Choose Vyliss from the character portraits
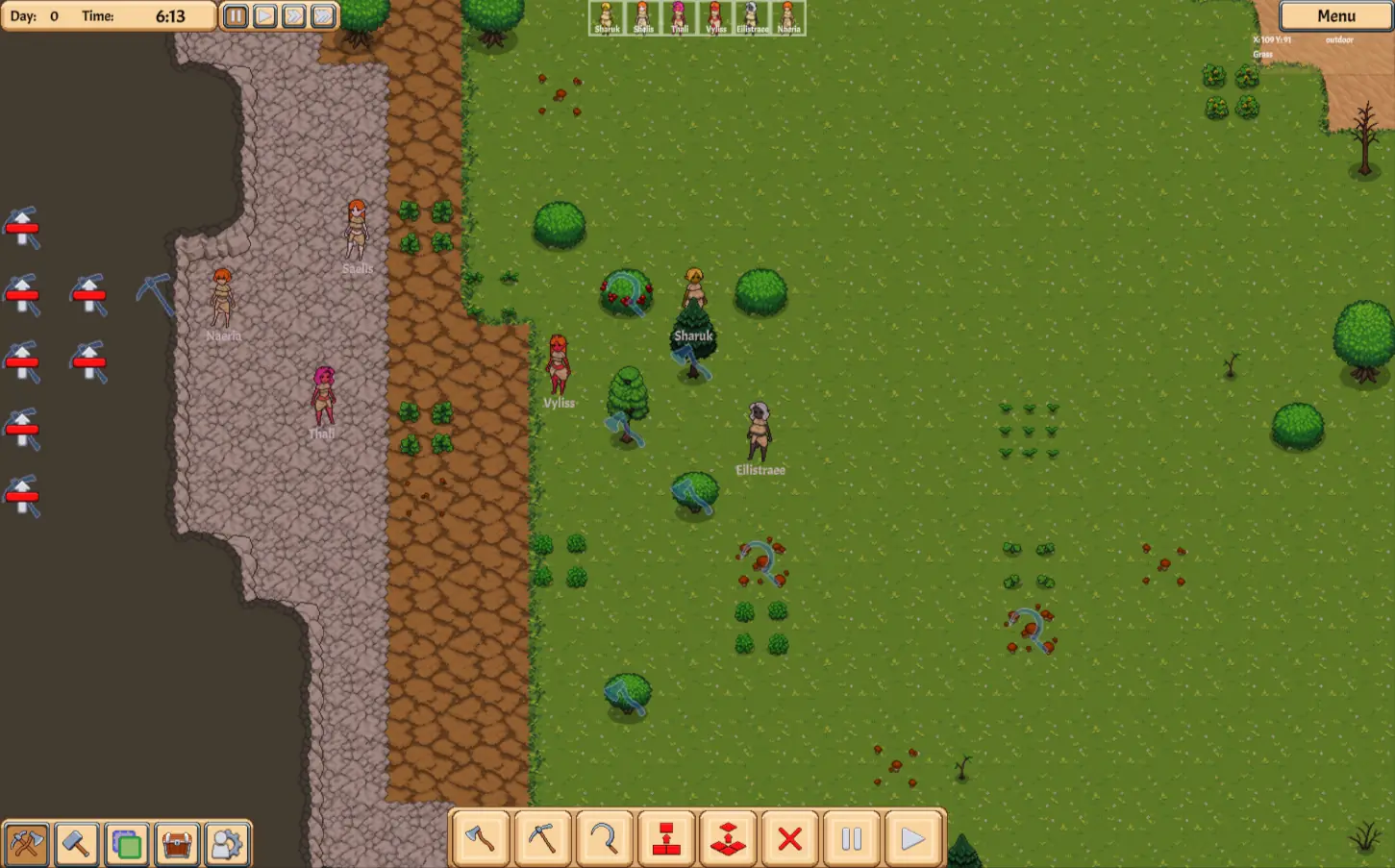Screen dimensions: 1395x868 (715, 18)
